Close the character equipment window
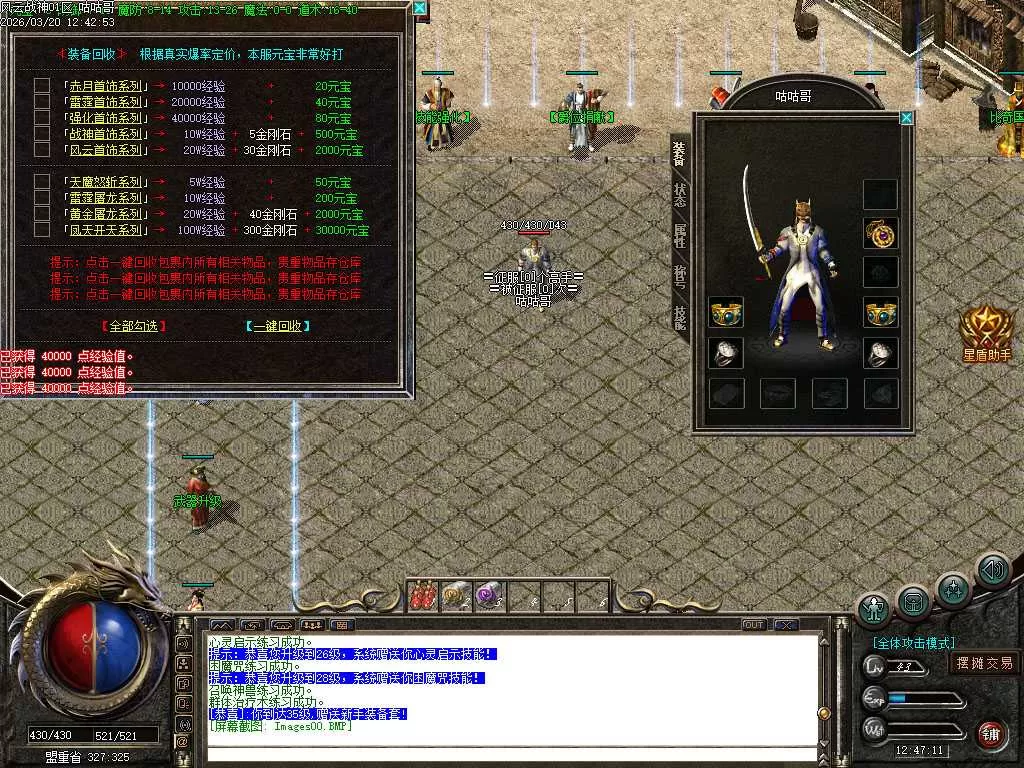Image resolution: width=1024 pixels, height=768 pixels. 906,118
